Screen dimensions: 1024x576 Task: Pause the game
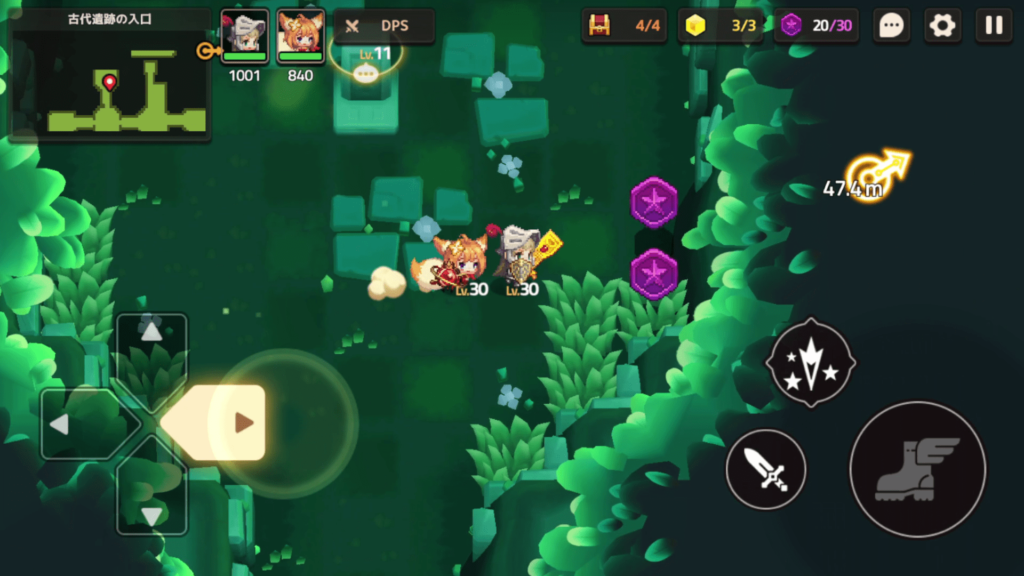coord(994,26)
